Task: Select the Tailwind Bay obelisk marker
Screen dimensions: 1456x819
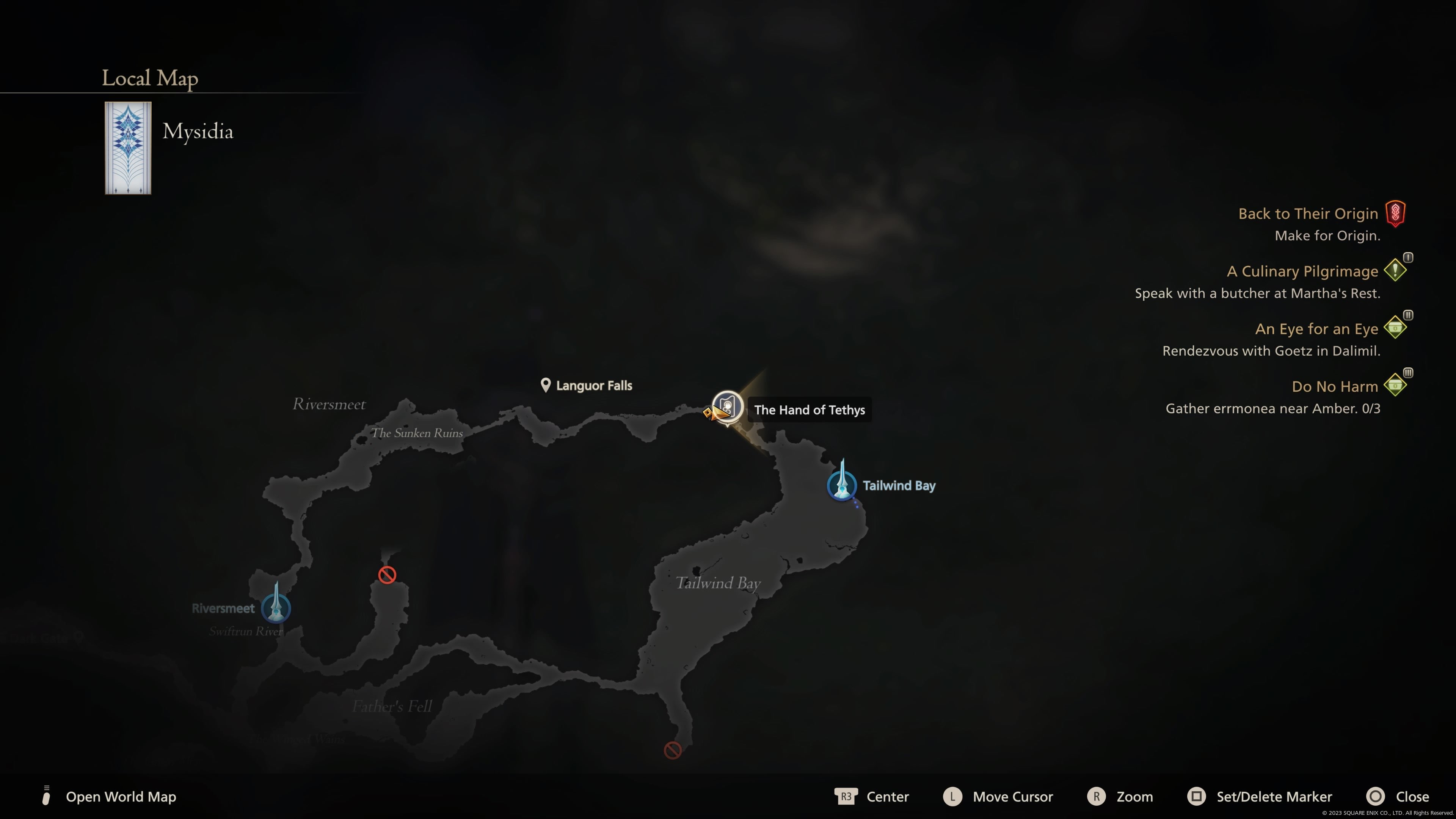Action: pos(842,485)
